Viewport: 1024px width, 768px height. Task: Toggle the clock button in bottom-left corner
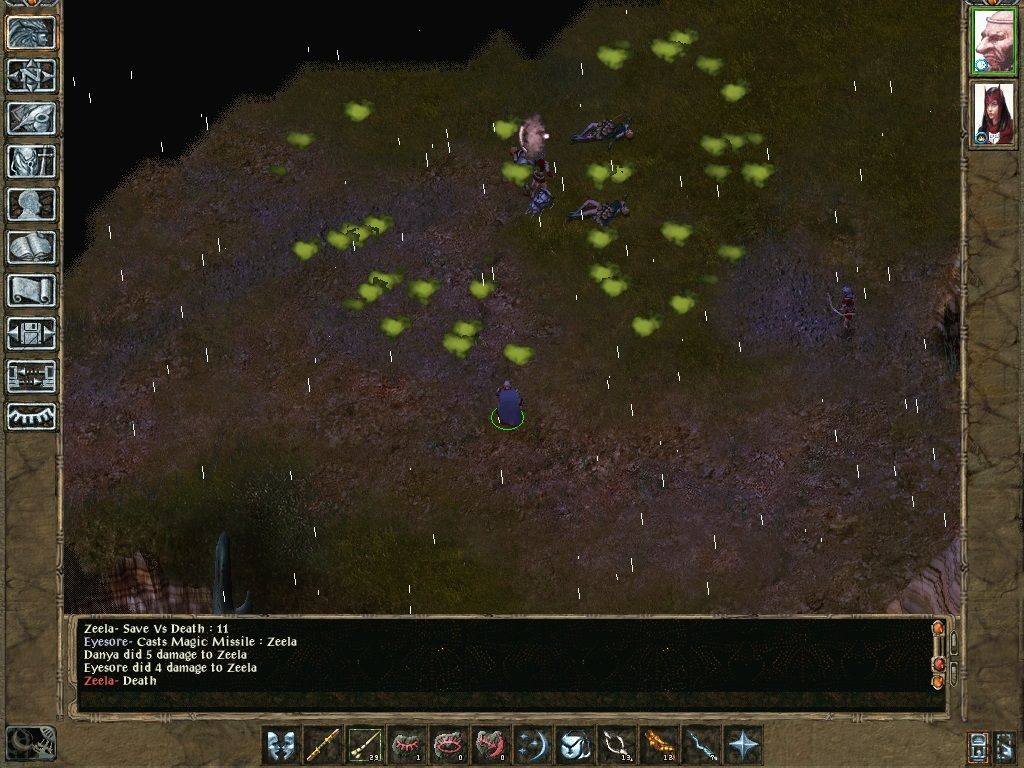click(31, 742)
